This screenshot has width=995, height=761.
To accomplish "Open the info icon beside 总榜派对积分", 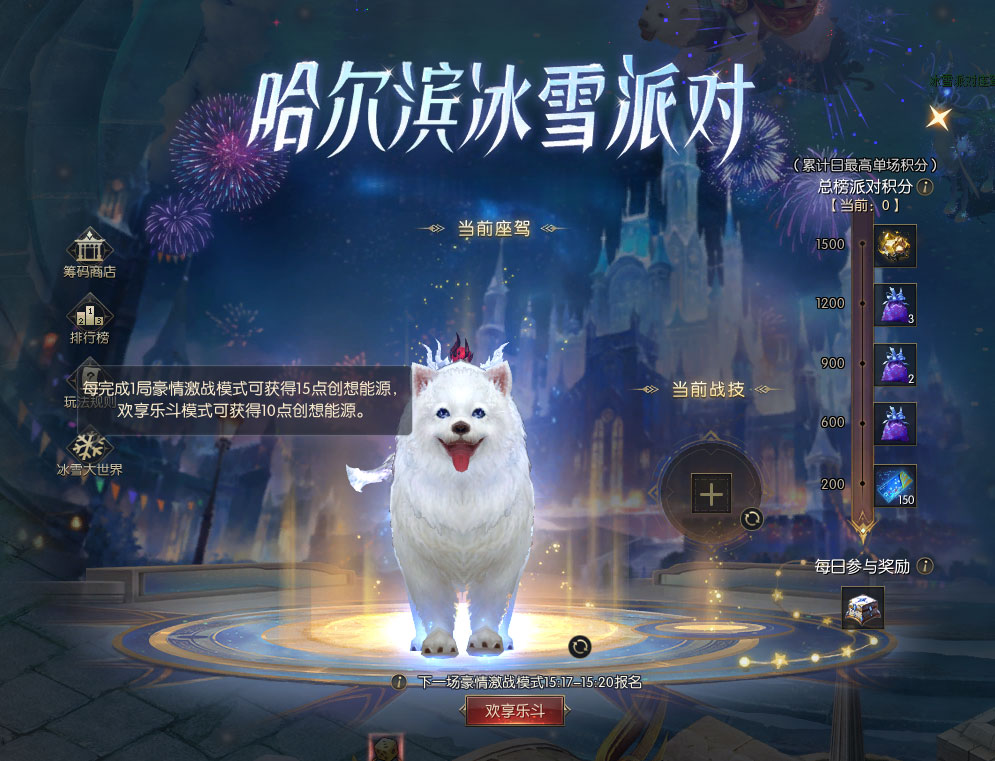I will (x=926, y=186).
